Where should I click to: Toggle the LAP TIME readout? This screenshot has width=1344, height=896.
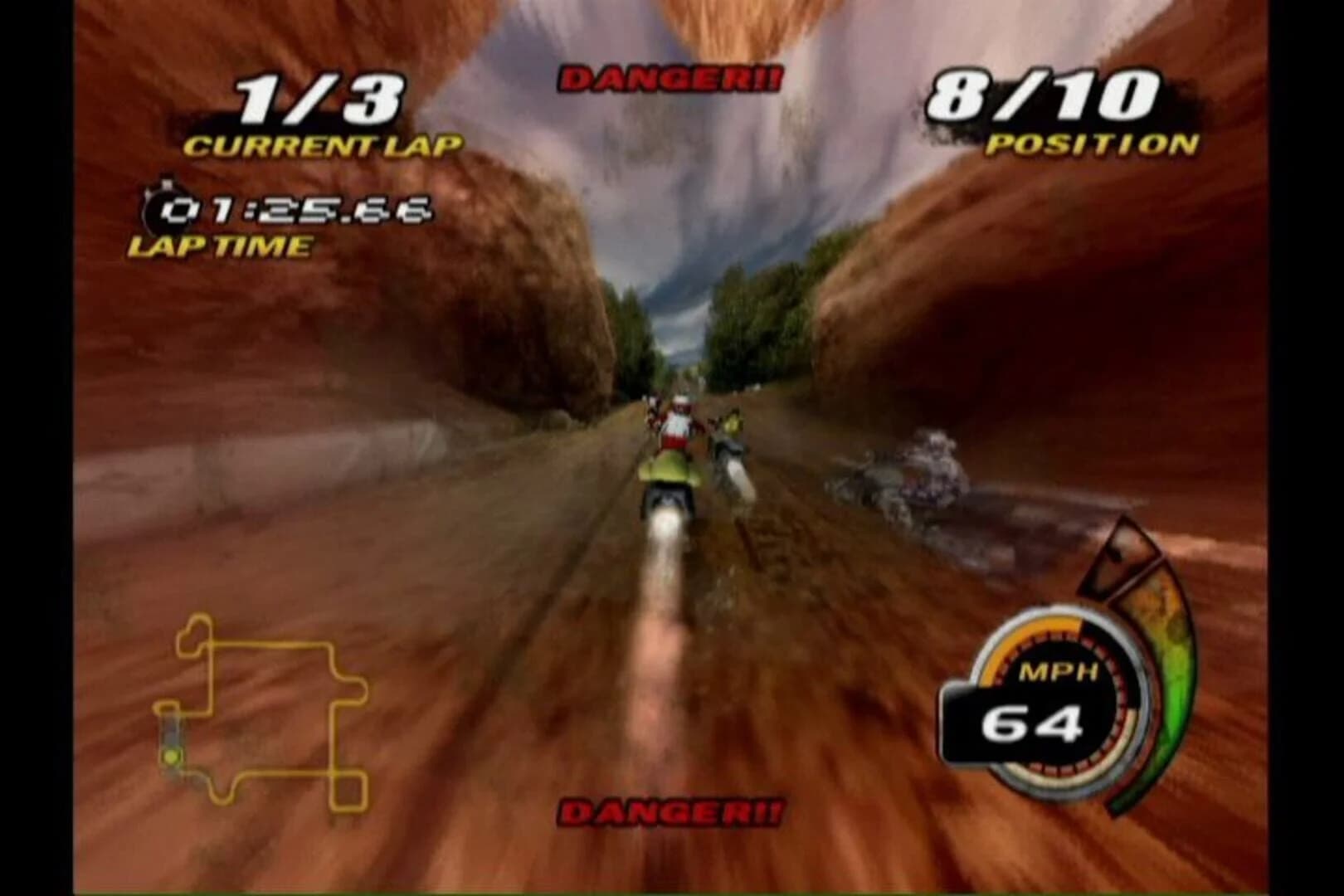(x=220, y=246)
